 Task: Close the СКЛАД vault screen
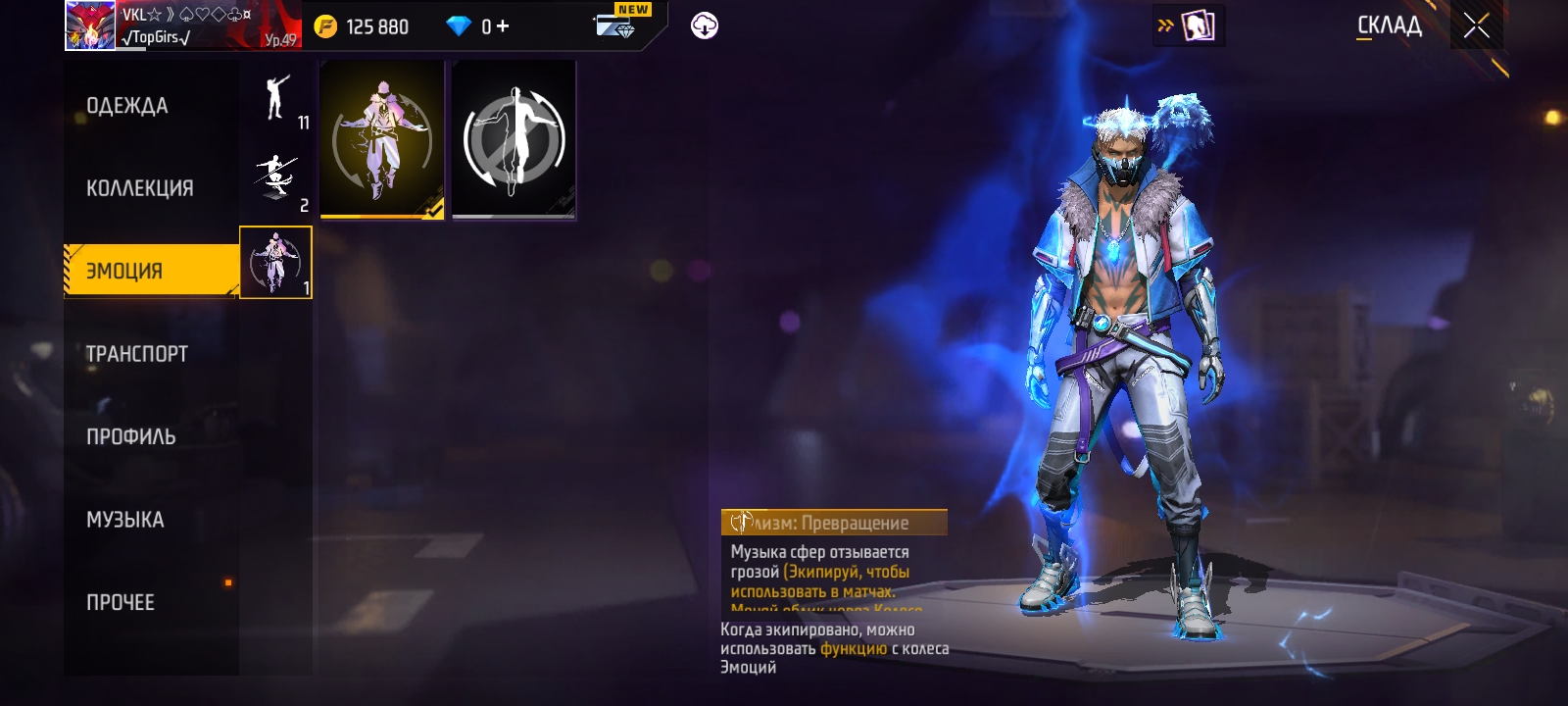[1476, 26]
